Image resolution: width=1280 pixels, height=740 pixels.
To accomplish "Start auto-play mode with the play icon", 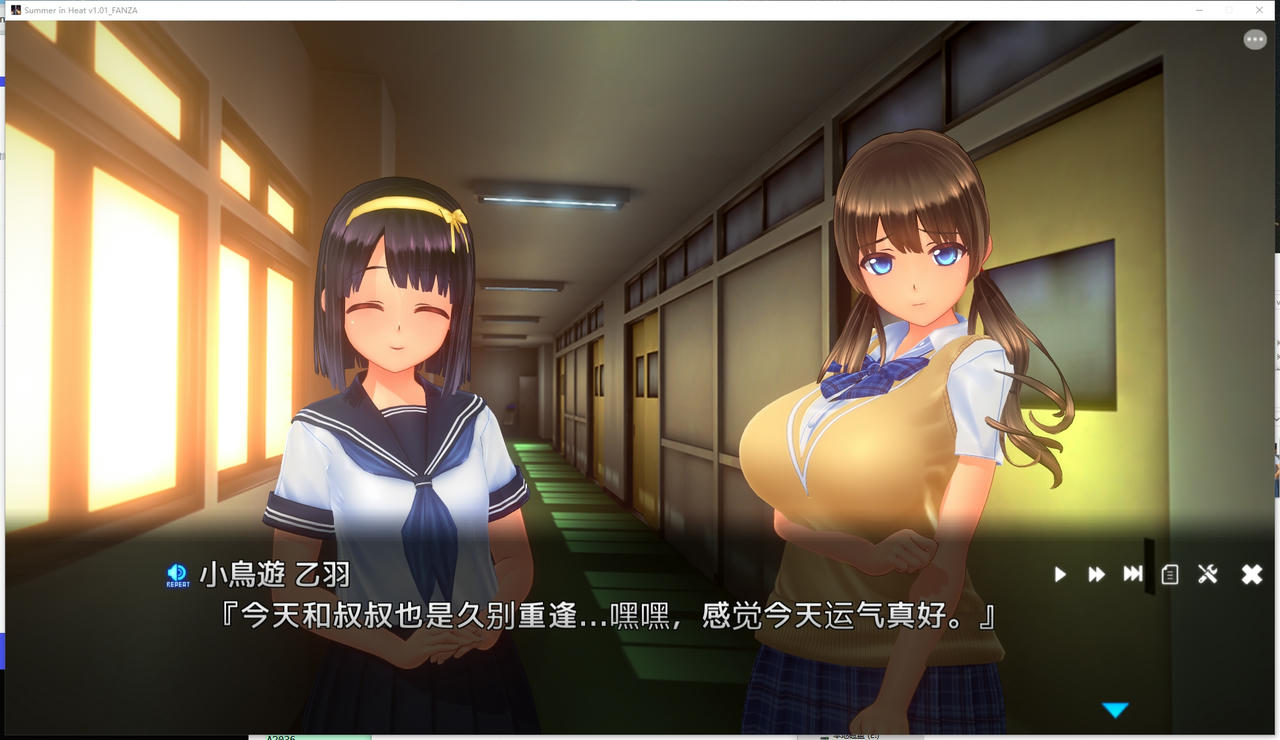I will point(1059,574).
